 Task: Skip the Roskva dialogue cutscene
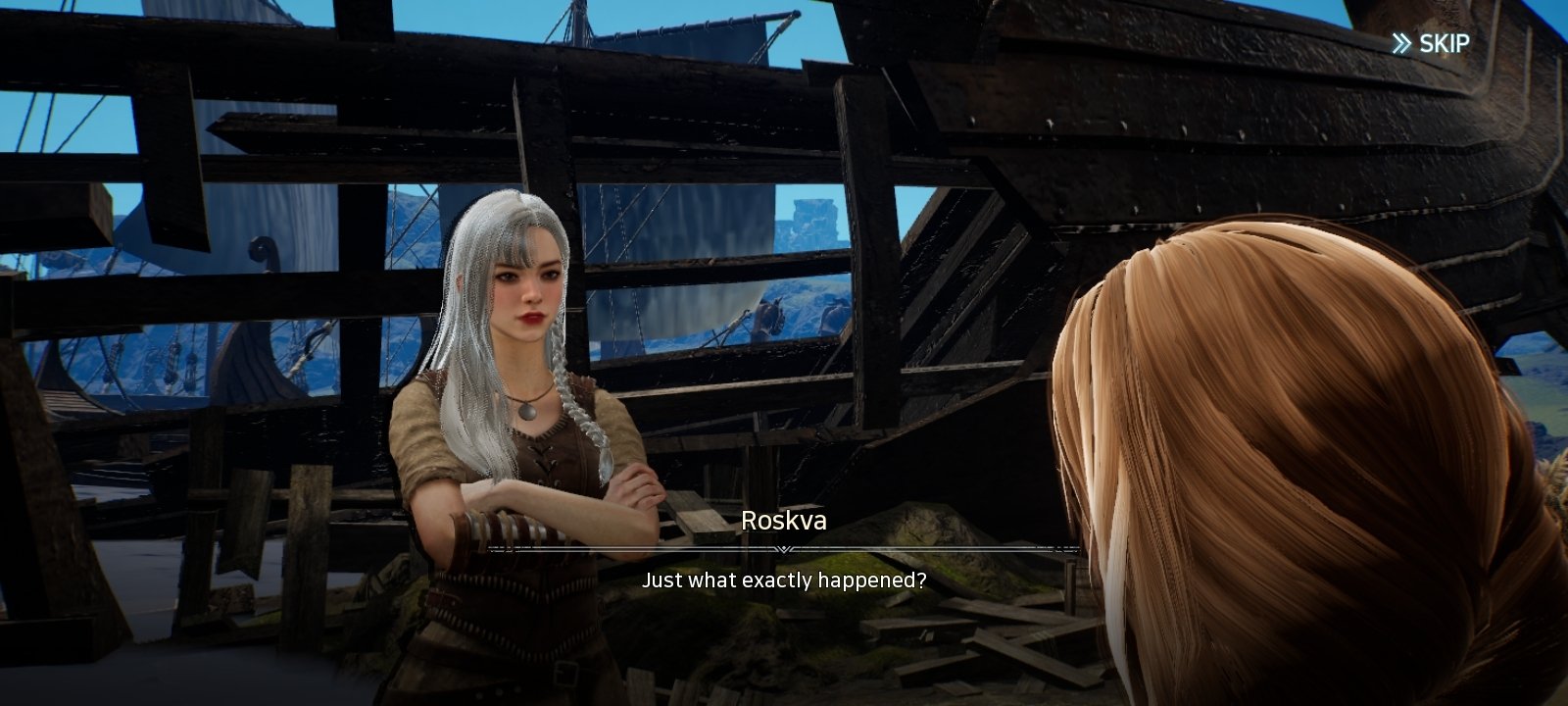click(x=1431, y=43)
